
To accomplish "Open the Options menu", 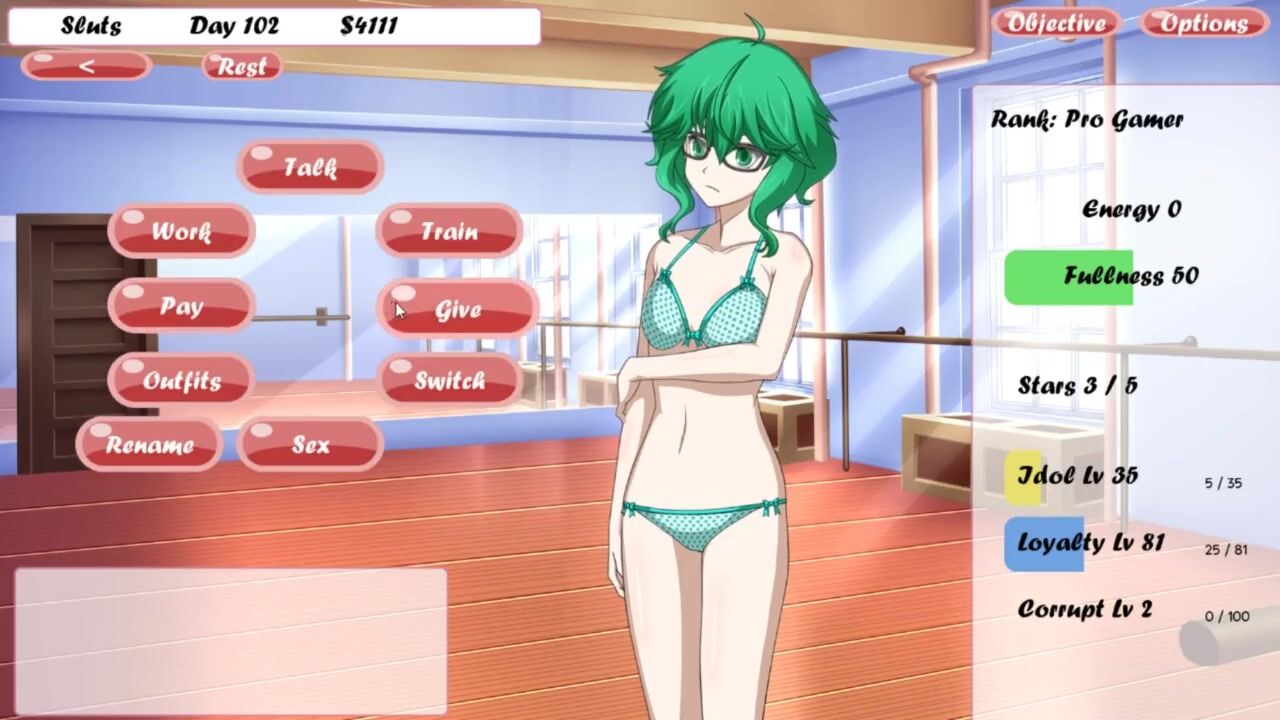I will coord(1203,23).
